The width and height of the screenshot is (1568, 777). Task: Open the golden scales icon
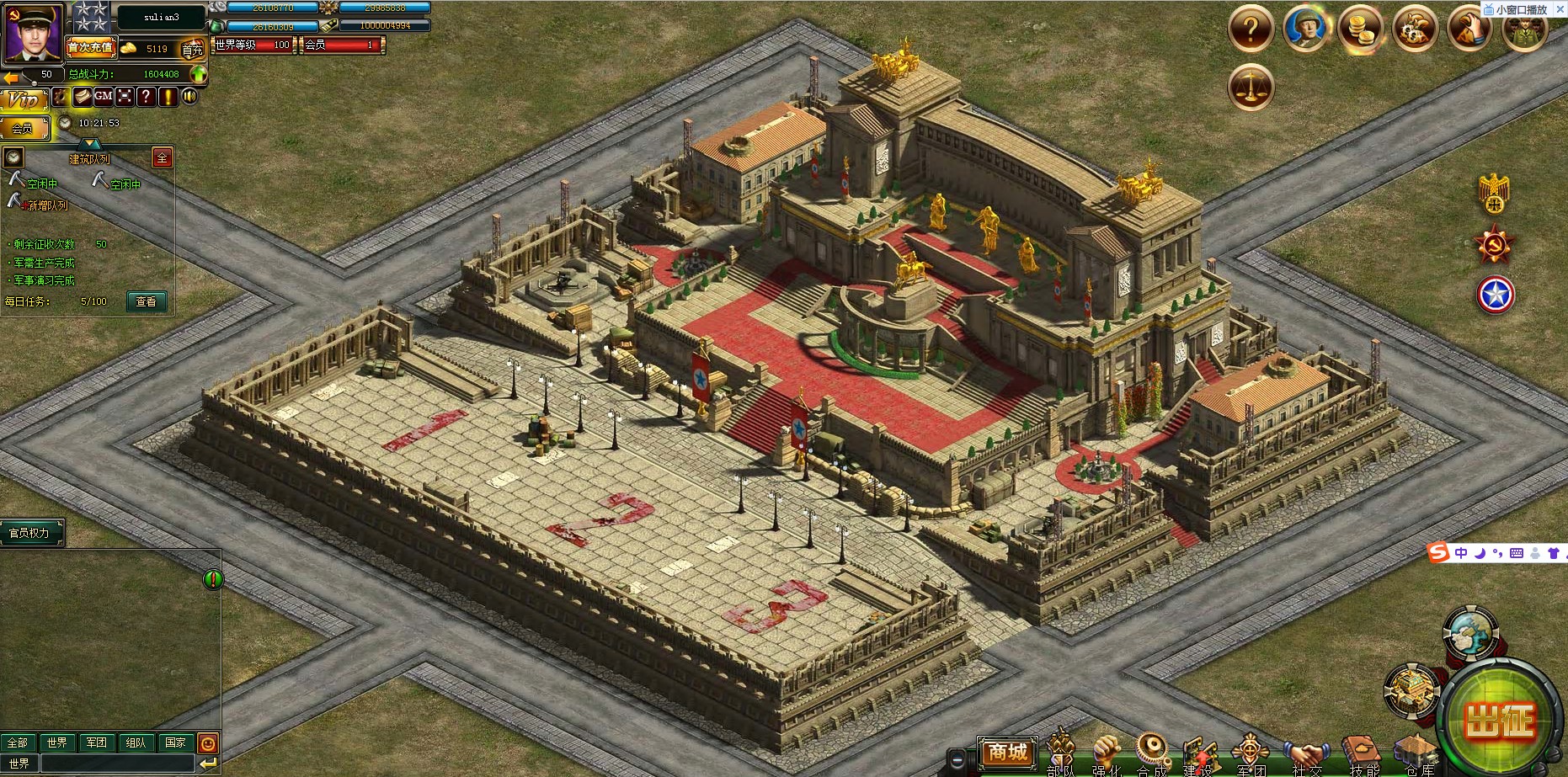[1251, 87]
